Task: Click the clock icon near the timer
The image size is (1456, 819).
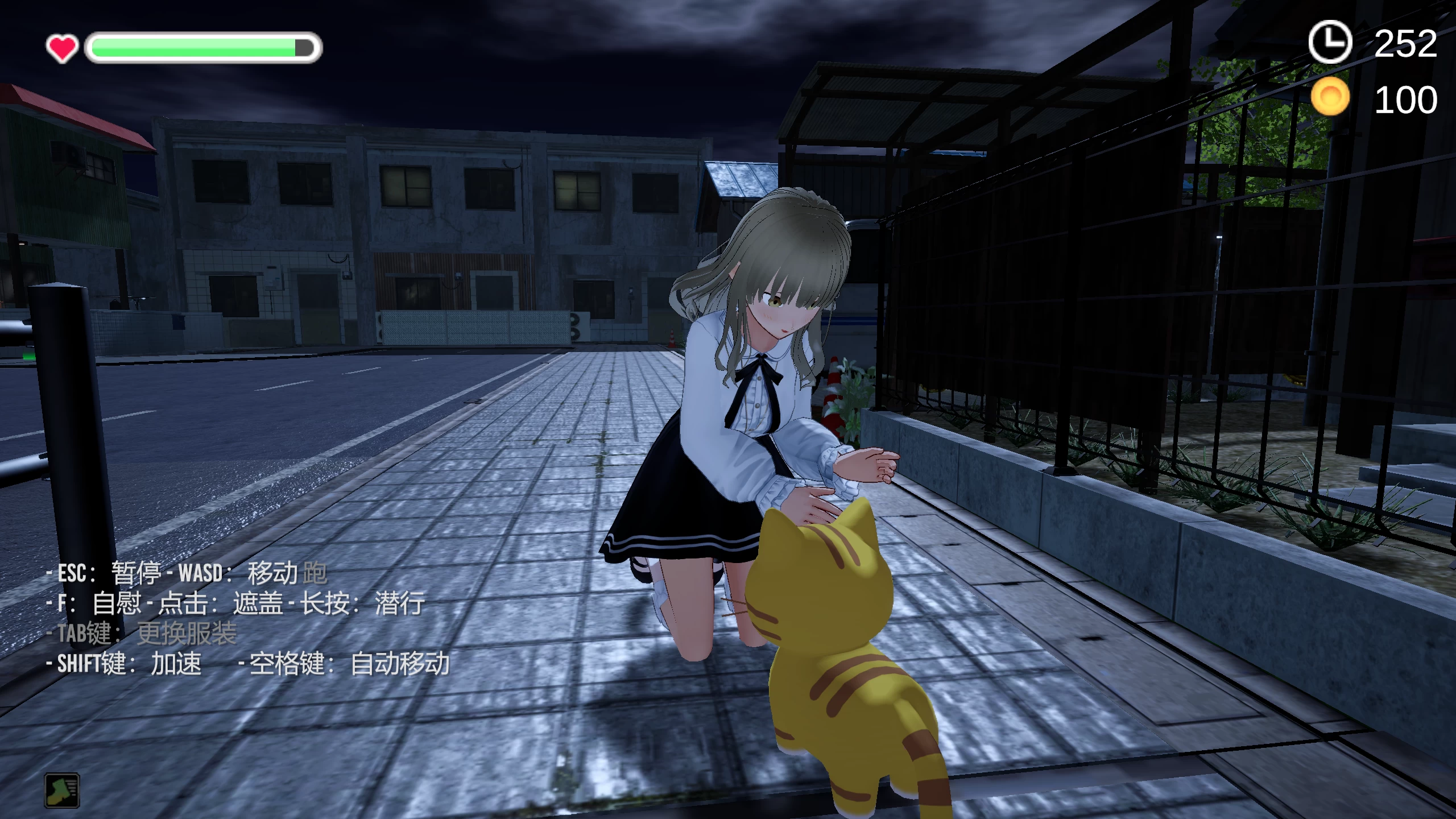Action: (1331, 42)
